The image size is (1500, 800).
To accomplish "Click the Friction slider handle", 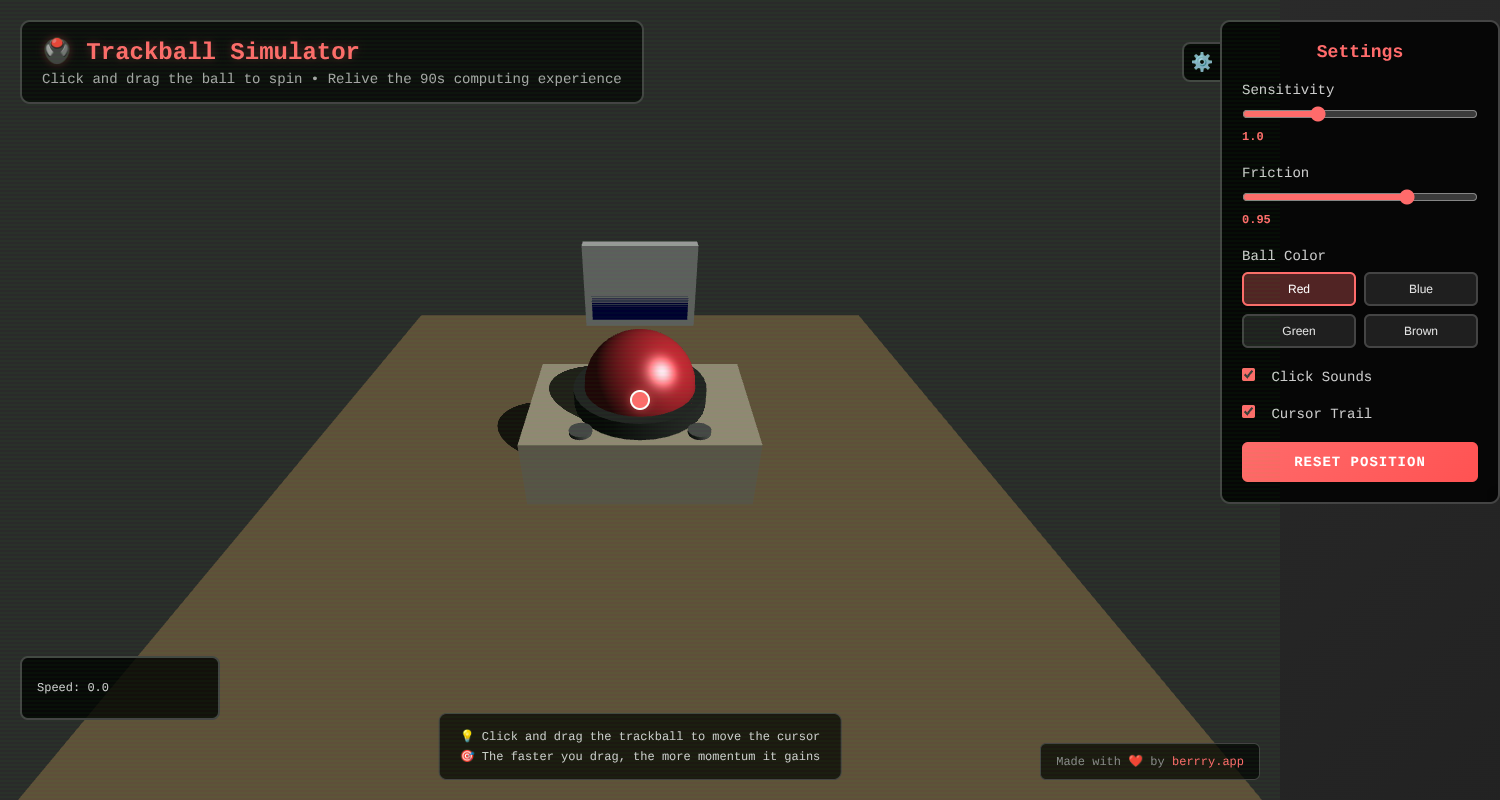I will tap(1407, 196).
